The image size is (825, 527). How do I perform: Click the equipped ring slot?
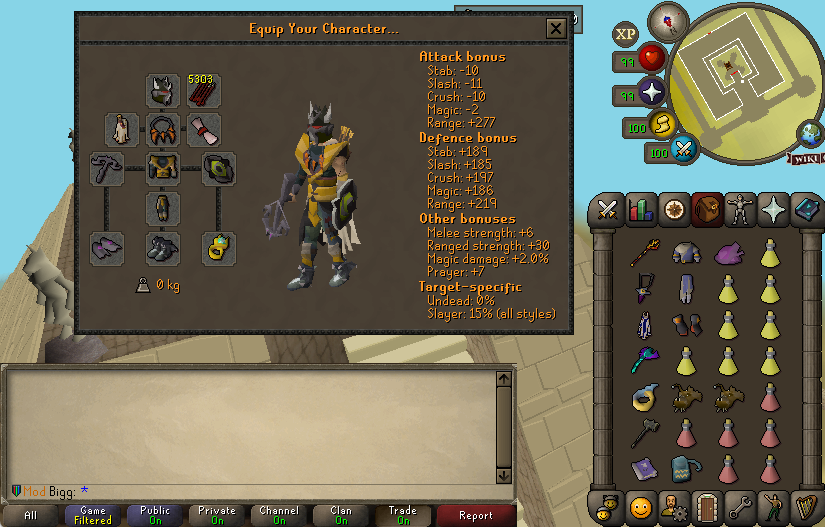pos(219,248)
